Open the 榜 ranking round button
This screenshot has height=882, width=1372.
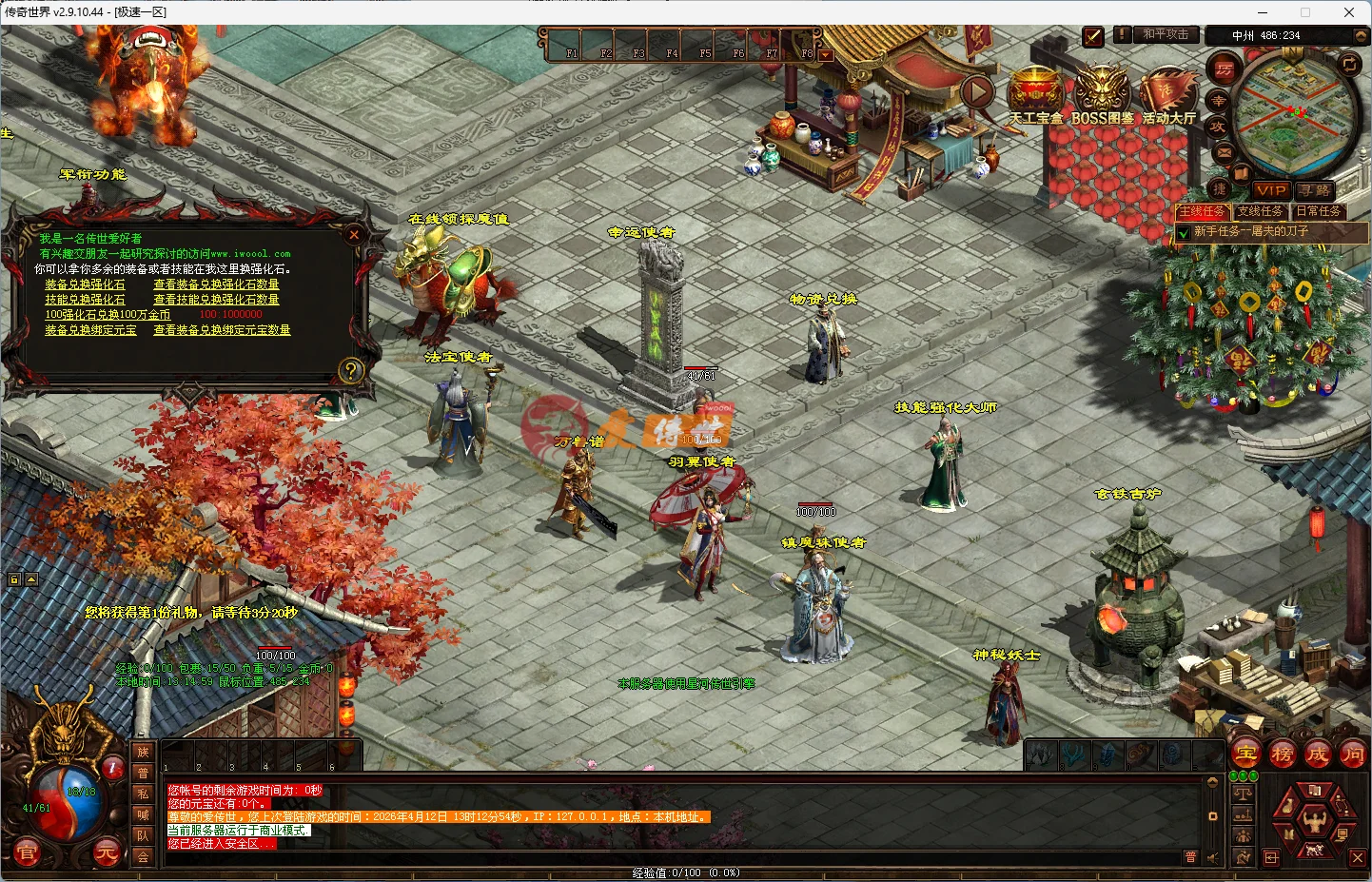1284,754
